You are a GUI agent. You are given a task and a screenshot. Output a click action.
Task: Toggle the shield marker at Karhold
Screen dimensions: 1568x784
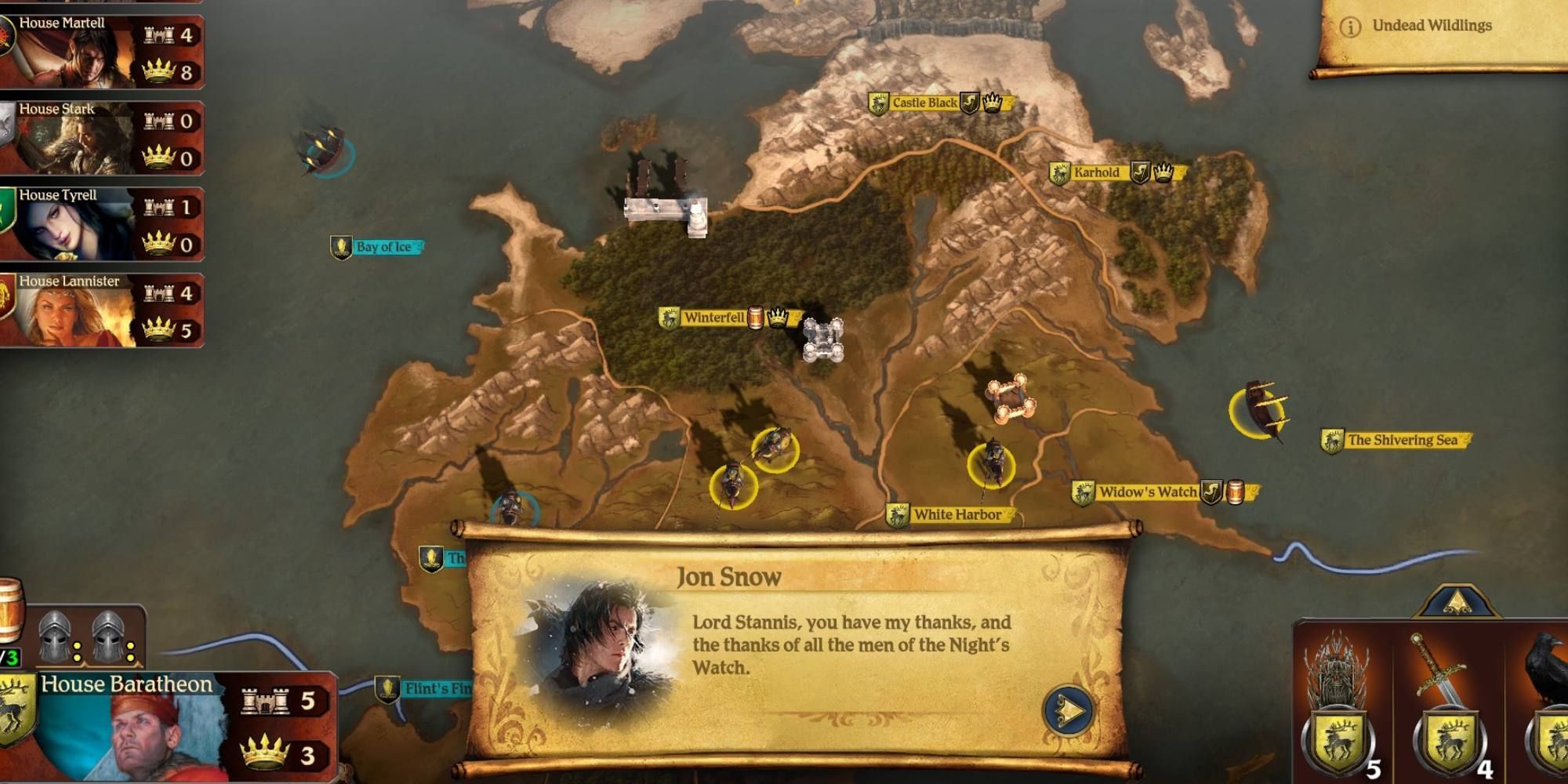tap(1140, 172)
